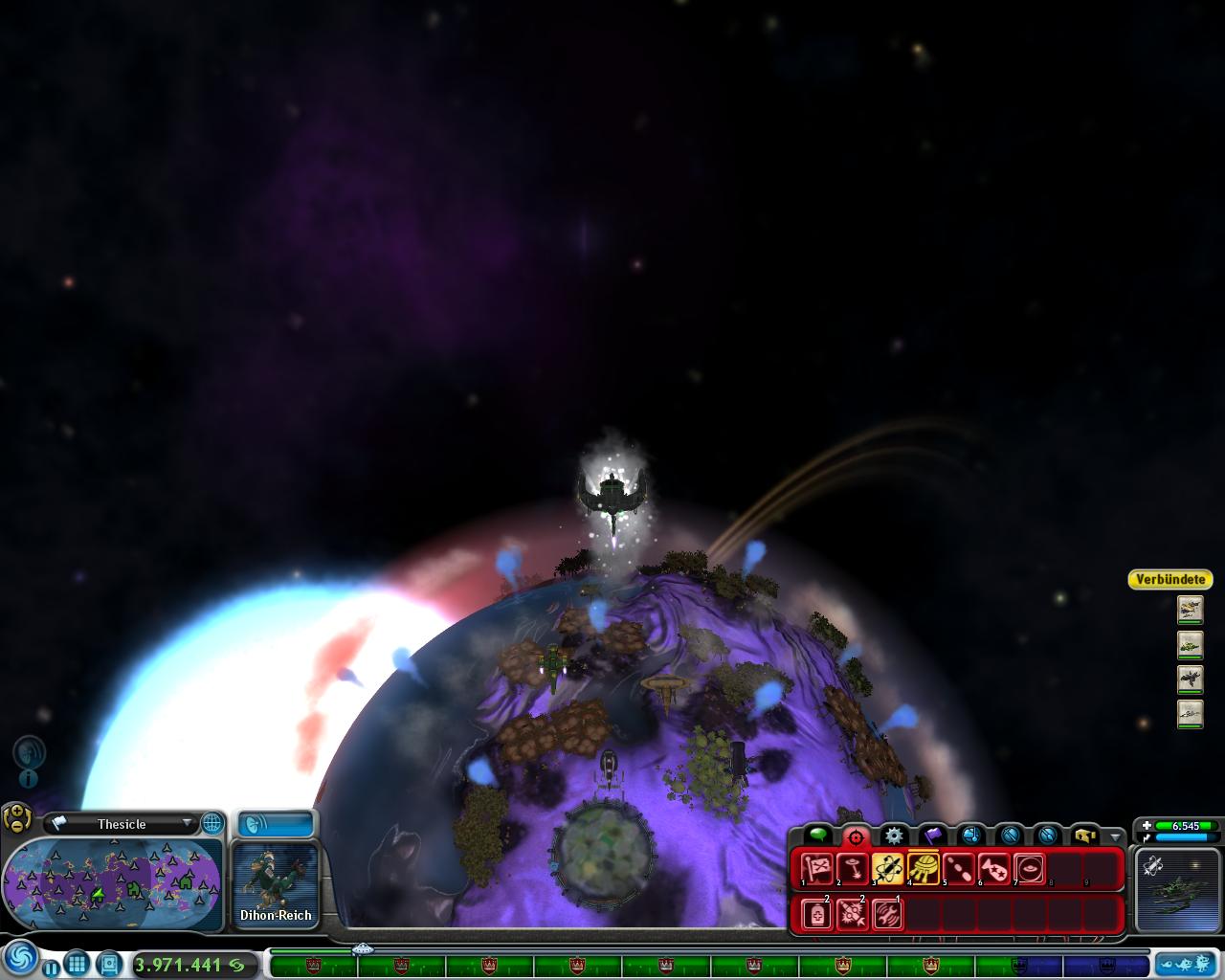Switch to the gear tools tab
This screenshot has height=980, width=1225.
click(894, 835)
